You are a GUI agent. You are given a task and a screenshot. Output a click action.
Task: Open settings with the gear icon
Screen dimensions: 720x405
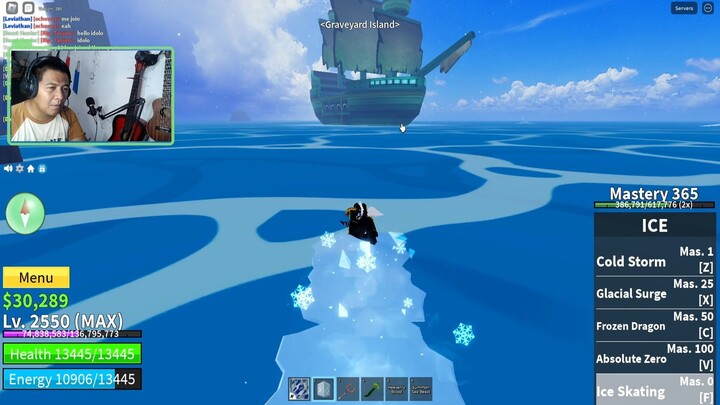pos(19,169)
